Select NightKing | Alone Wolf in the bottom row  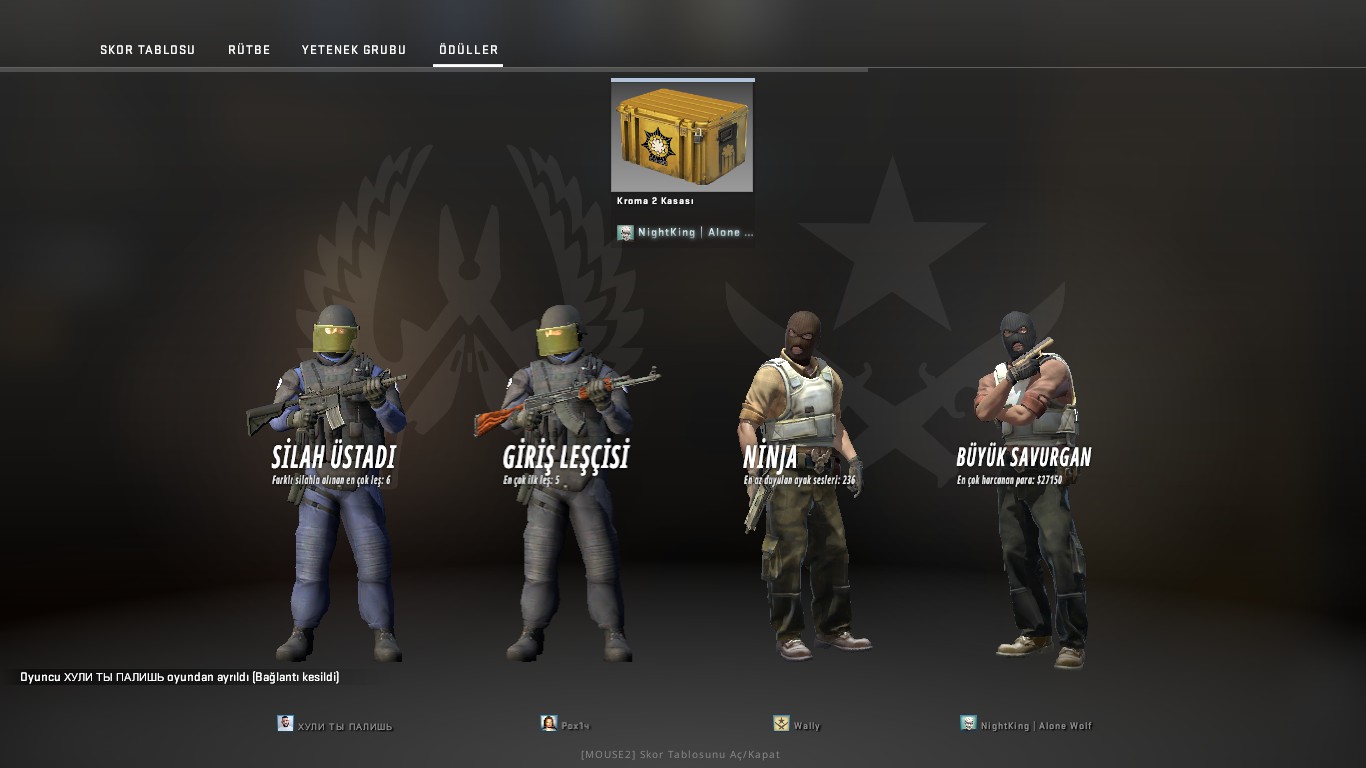[1035, 726]
